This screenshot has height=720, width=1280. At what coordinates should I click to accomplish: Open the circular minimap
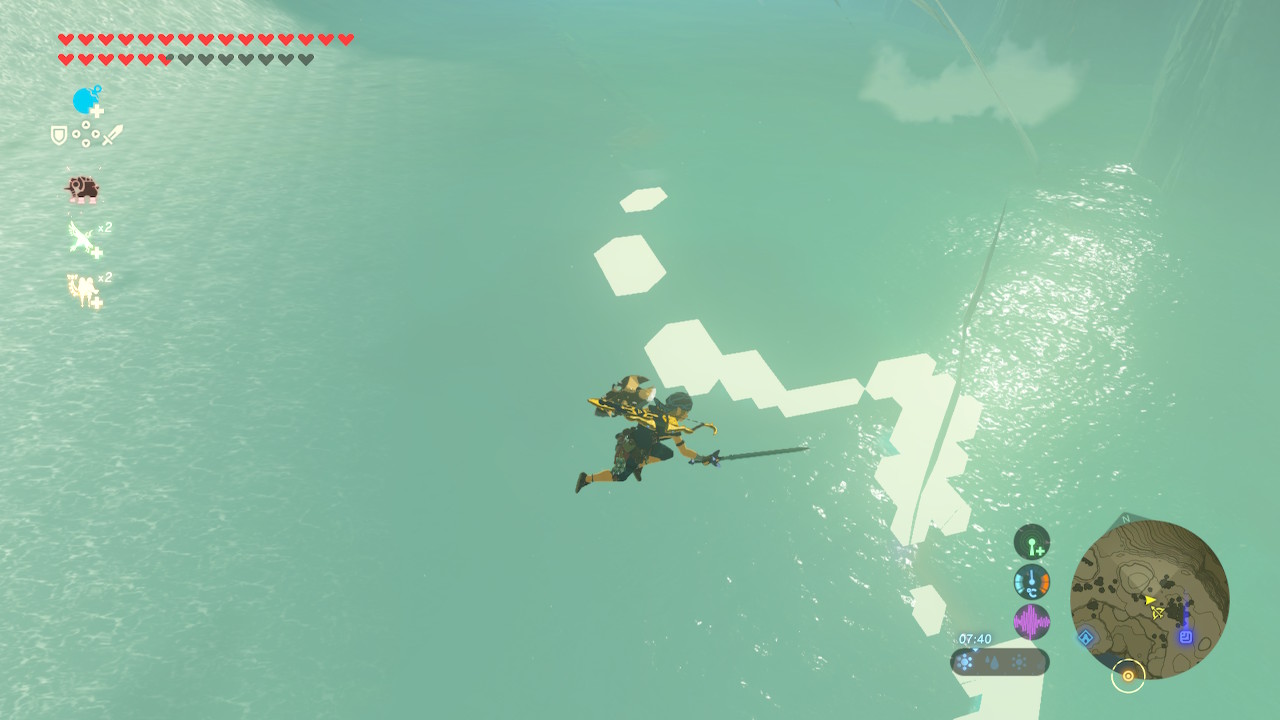[x=1149, y=599]
